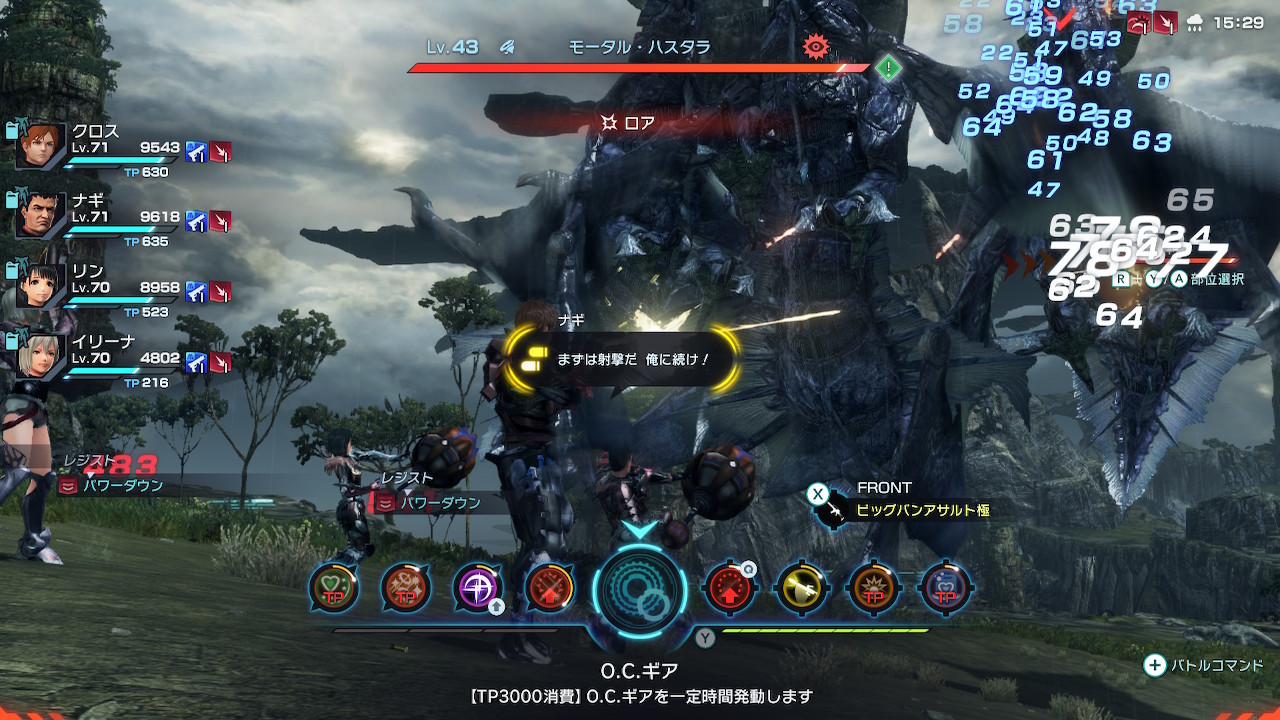Respond to ナギ's soul voice prompt
The height and width of the screenshot is (720, 1280).
pos(622,358)
